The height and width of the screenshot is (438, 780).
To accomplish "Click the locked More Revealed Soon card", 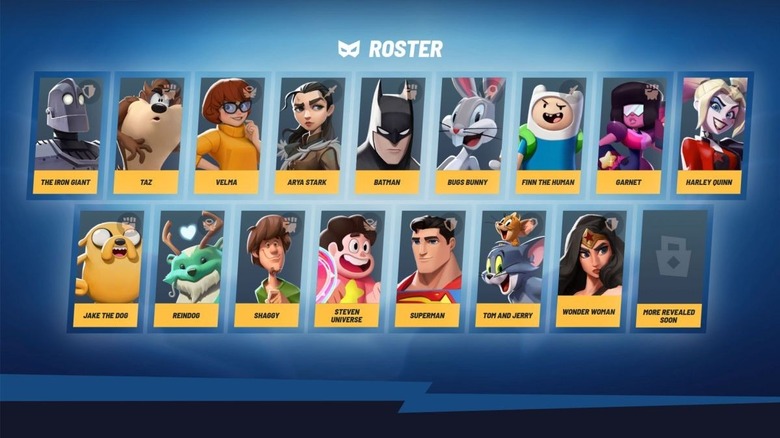I will click(669, 268).
